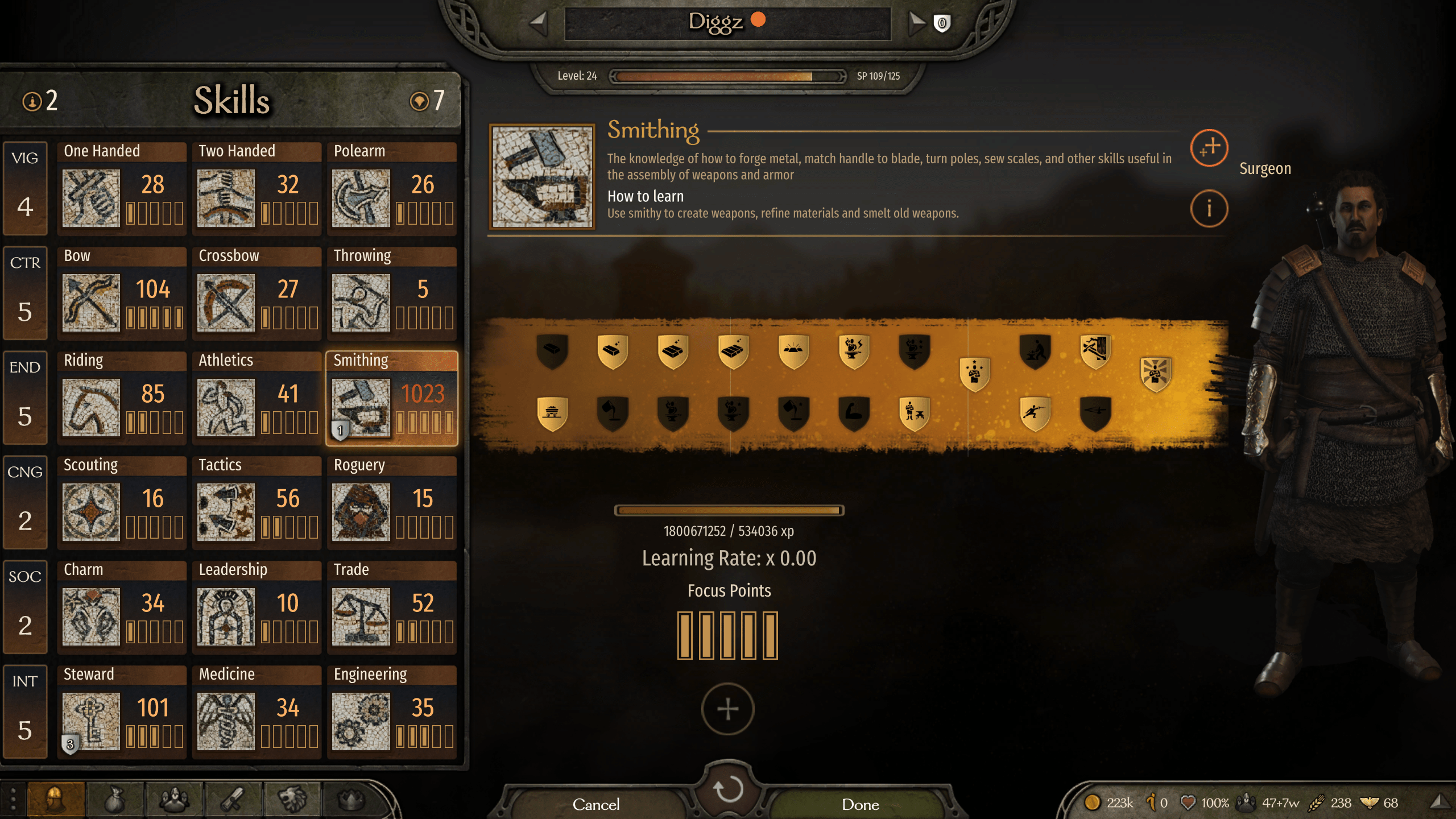The image size is (1456, 819).
Task: Open the Party screen via the three-figures icon
Action: point(173,799)
